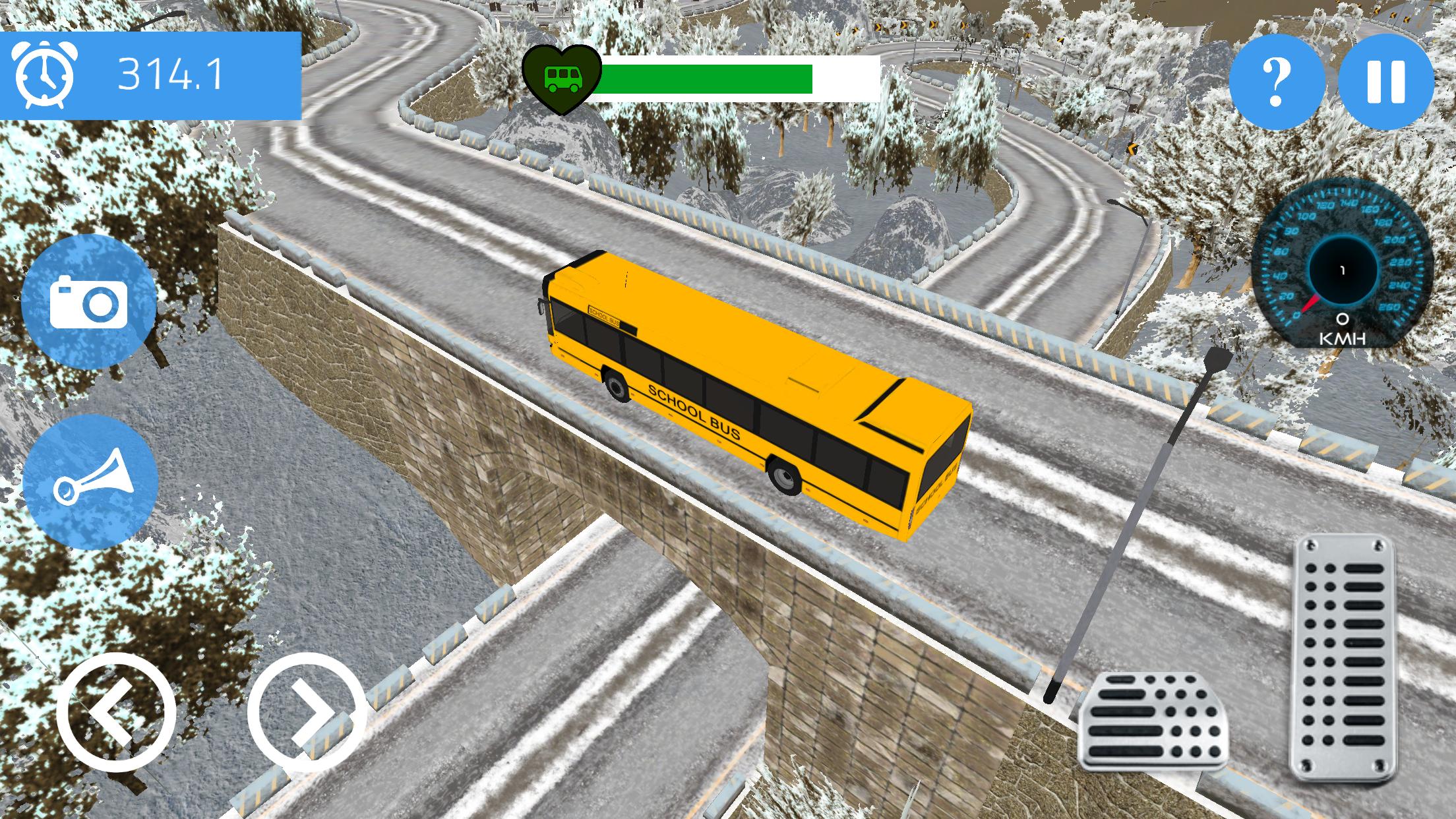Switch camera view with the camera button

point(89,302)
